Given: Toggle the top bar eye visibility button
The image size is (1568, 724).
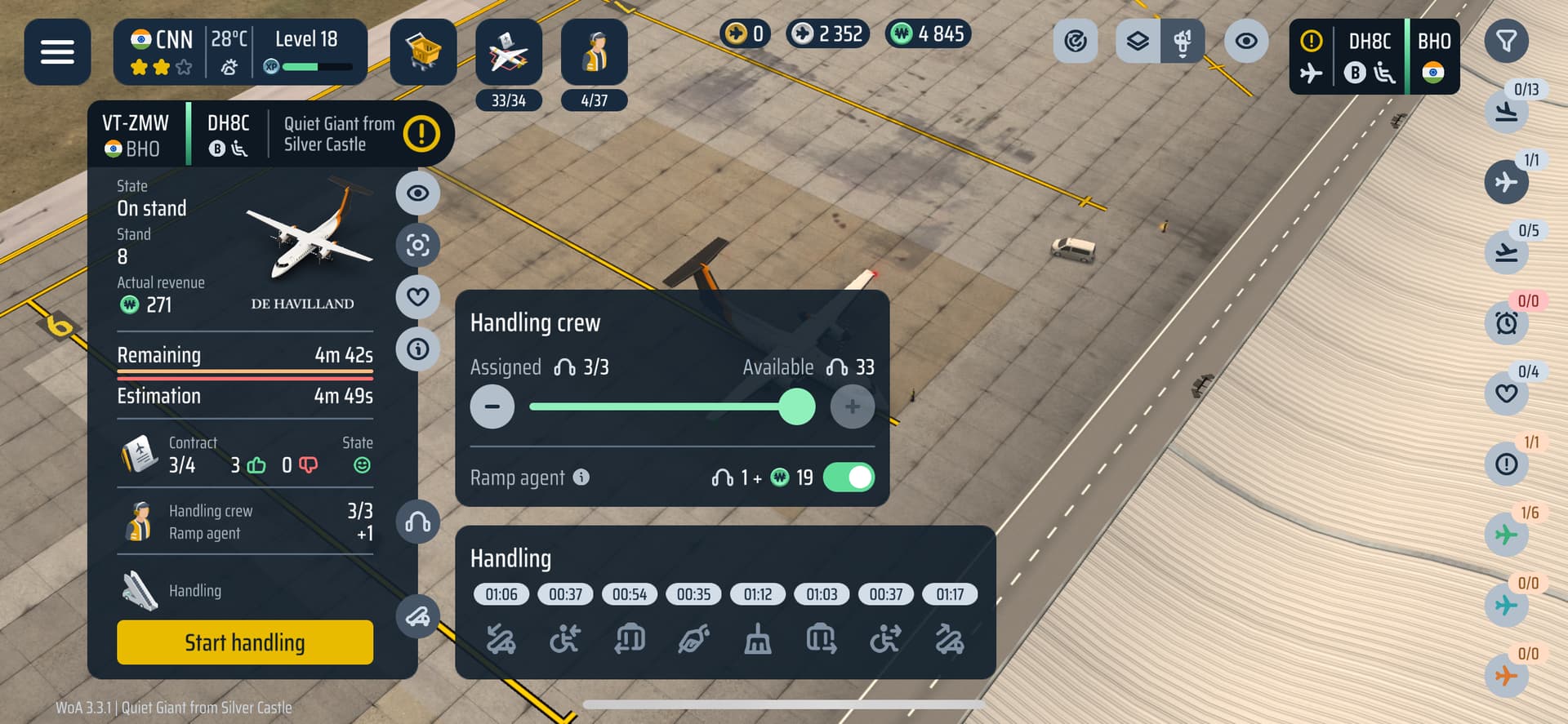Looking at the screenshot, I should pos(1246,41).
